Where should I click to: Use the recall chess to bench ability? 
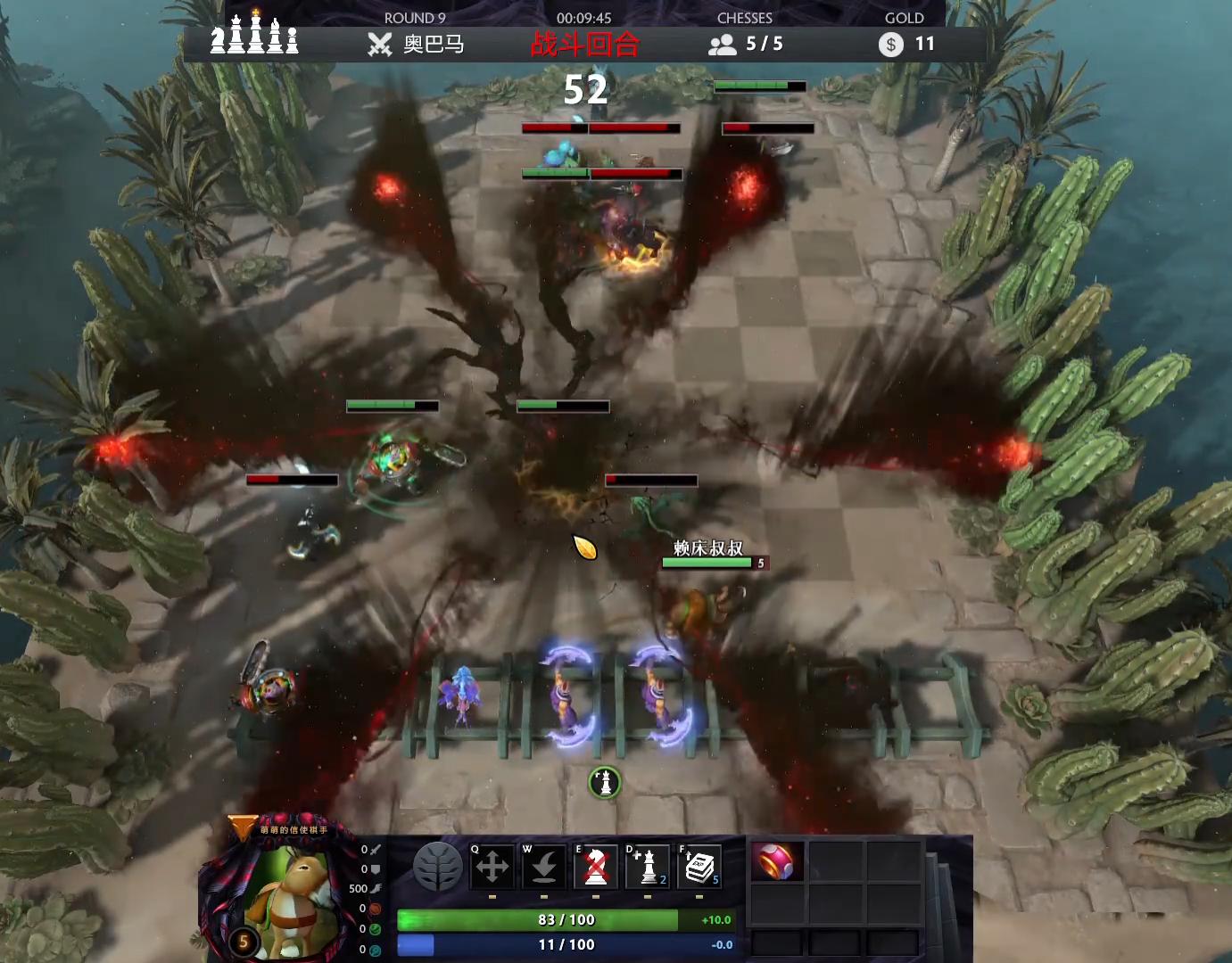(543, 867)
